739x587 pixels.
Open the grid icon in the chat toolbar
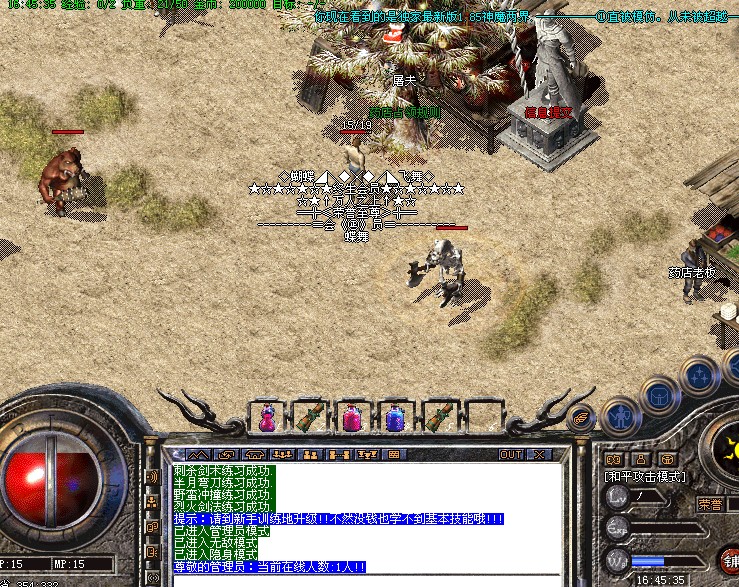click(395, 454)
